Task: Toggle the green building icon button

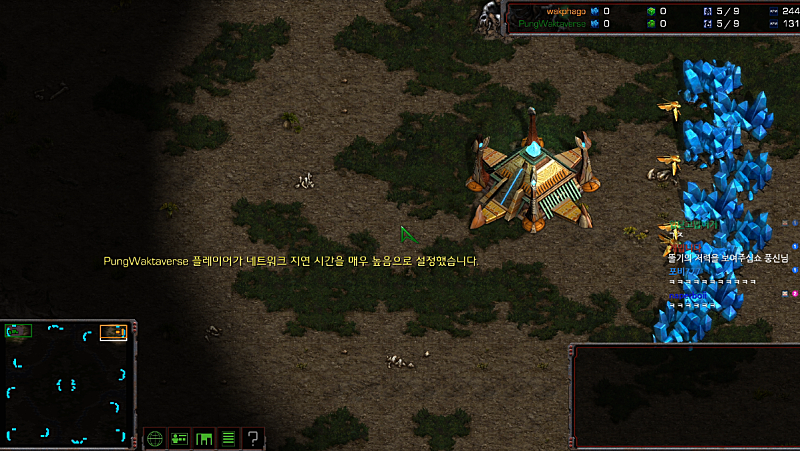Action: (x=204, y=438)
